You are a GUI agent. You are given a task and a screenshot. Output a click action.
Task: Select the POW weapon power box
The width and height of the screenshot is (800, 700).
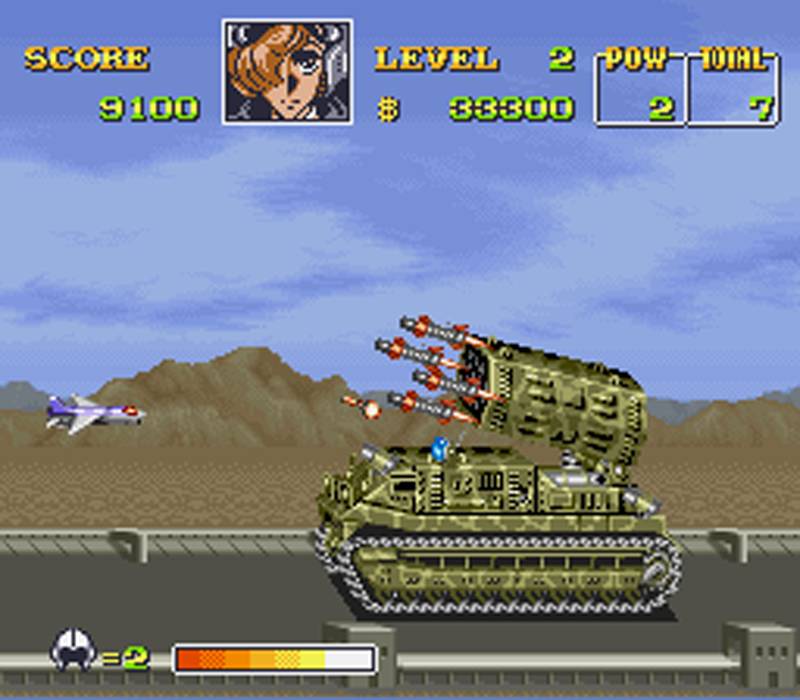[x=640, y=87]
